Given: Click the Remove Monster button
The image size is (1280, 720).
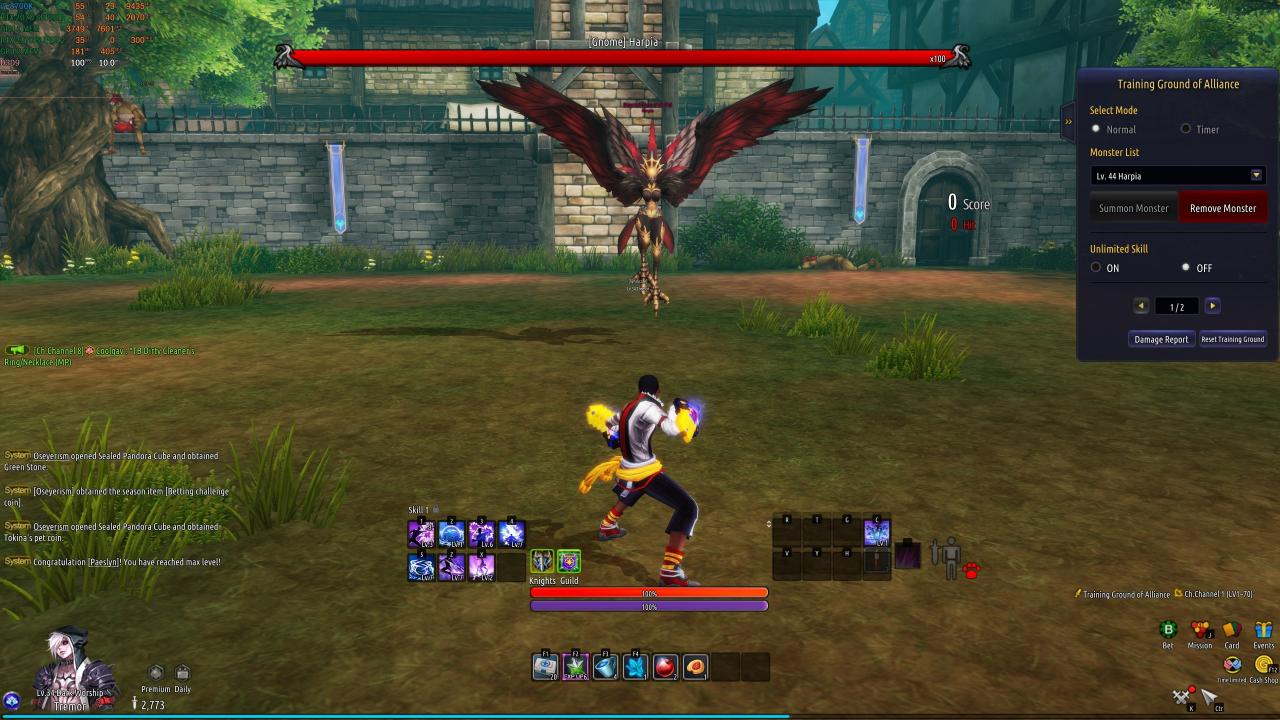Looking at the screenshot, I should pos(1222,208).
